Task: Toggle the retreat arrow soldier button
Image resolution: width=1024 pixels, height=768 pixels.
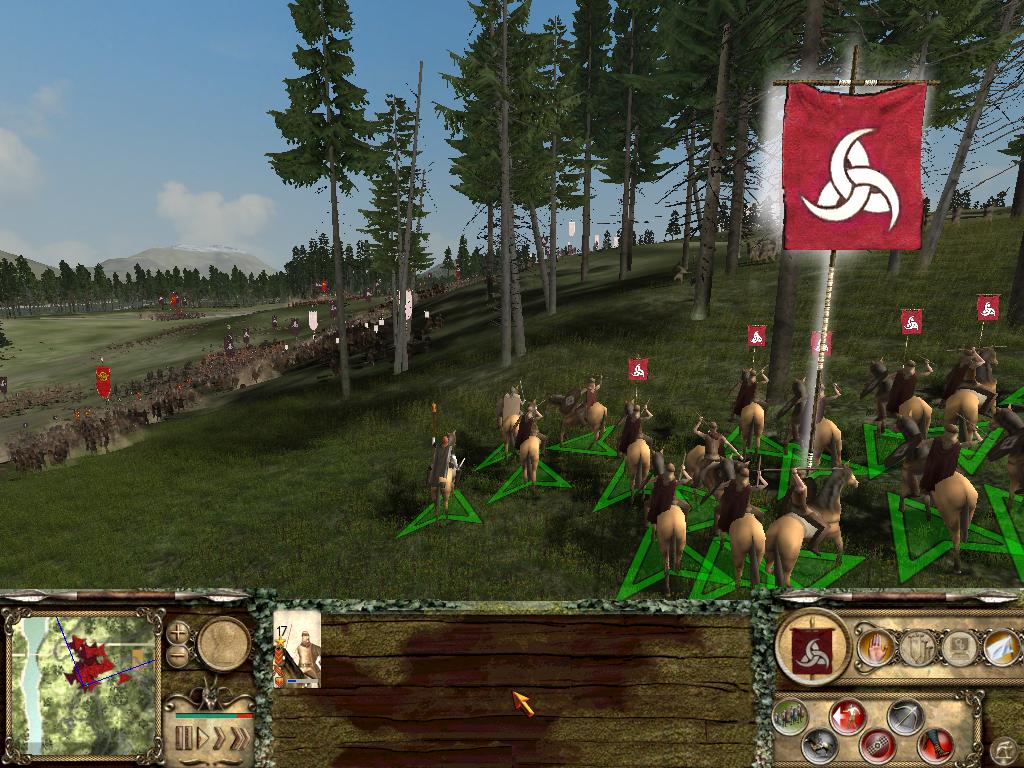Action: pos(848,716)
